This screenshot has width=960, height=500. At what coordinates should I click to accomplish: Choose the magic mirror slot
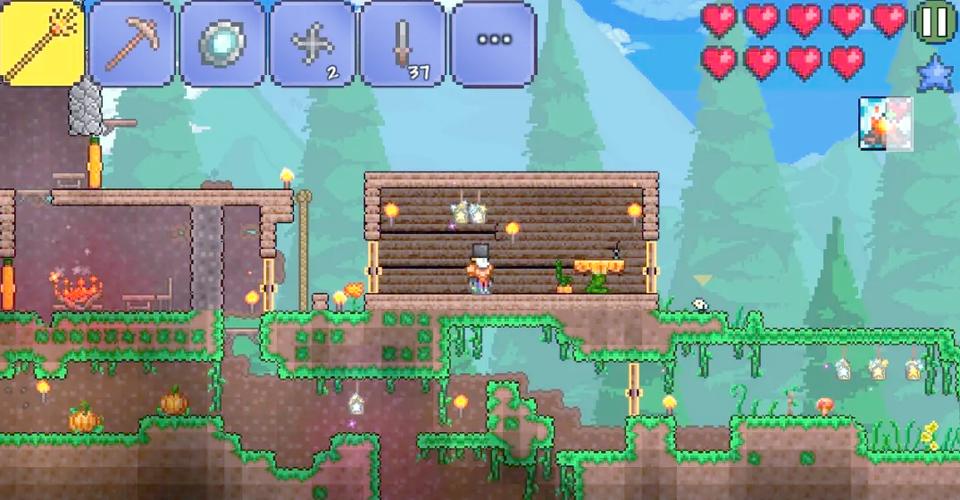(x=221, y=43)
